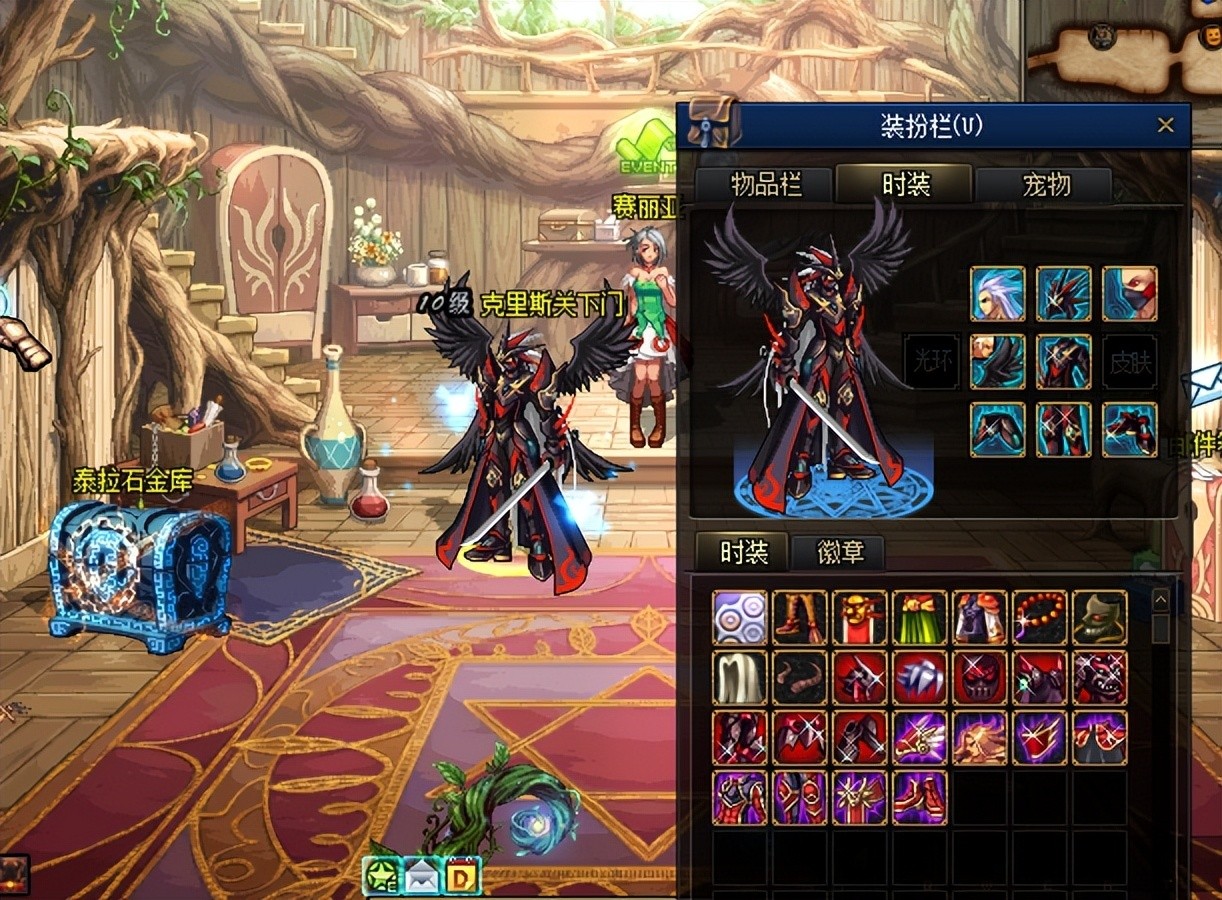
Task: Select the equipped black wings slot
Action: point(998,361)
